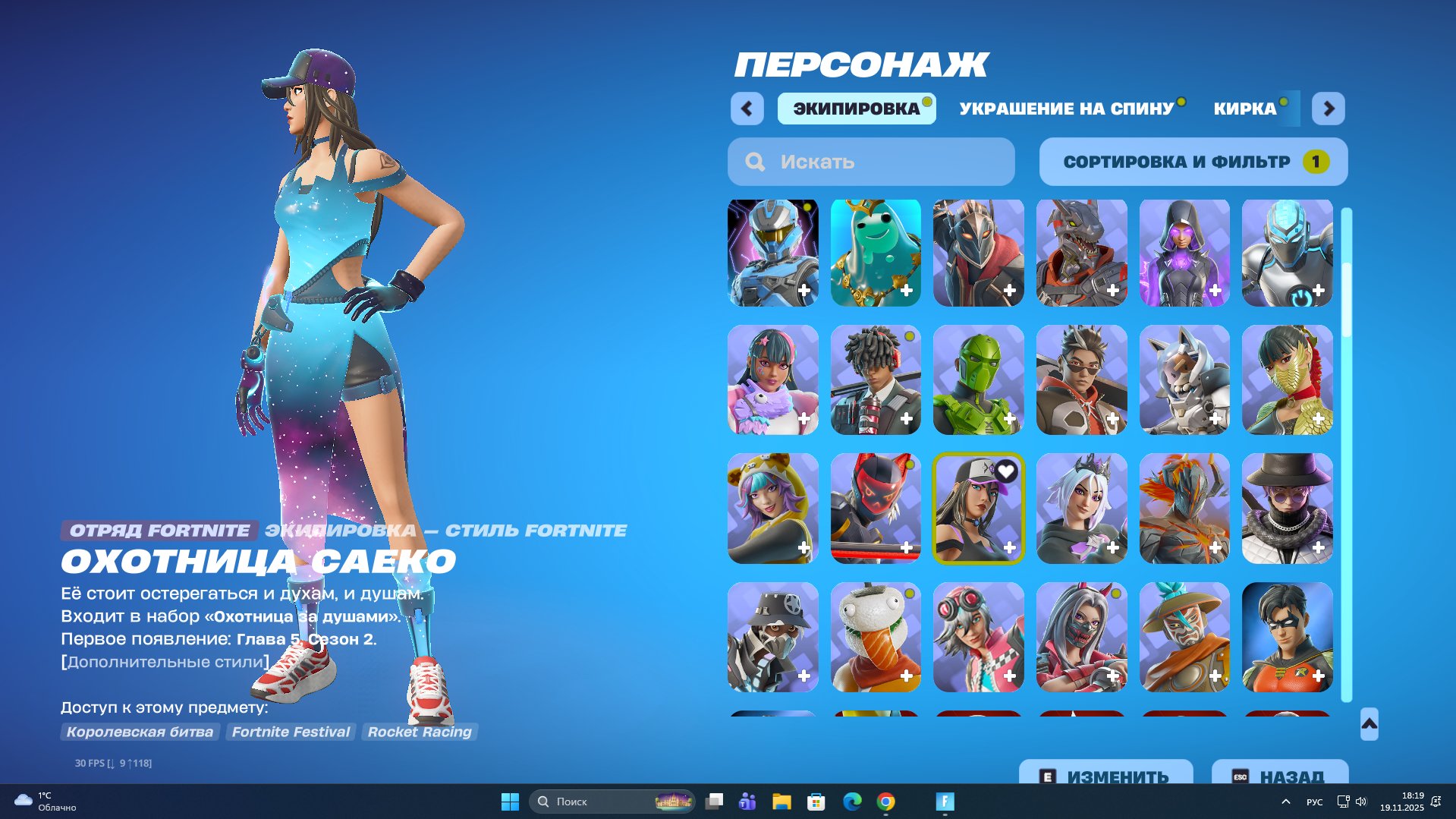Open Дополнительные стили for Охотница Саеко
The image size is (1456, 819).
pos(164,661)
